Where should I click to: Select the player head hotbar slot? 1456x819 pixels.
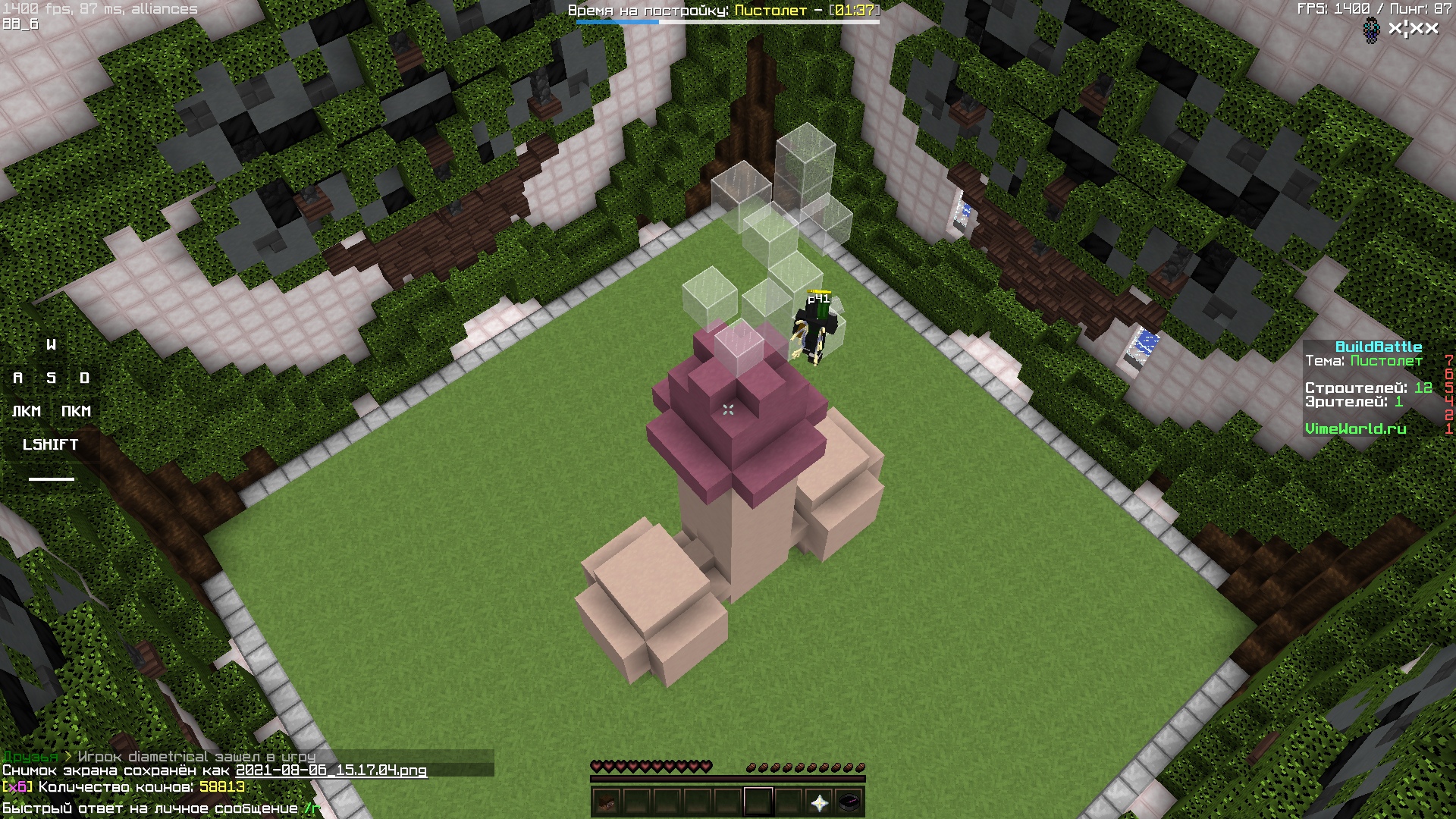(606, 802)
